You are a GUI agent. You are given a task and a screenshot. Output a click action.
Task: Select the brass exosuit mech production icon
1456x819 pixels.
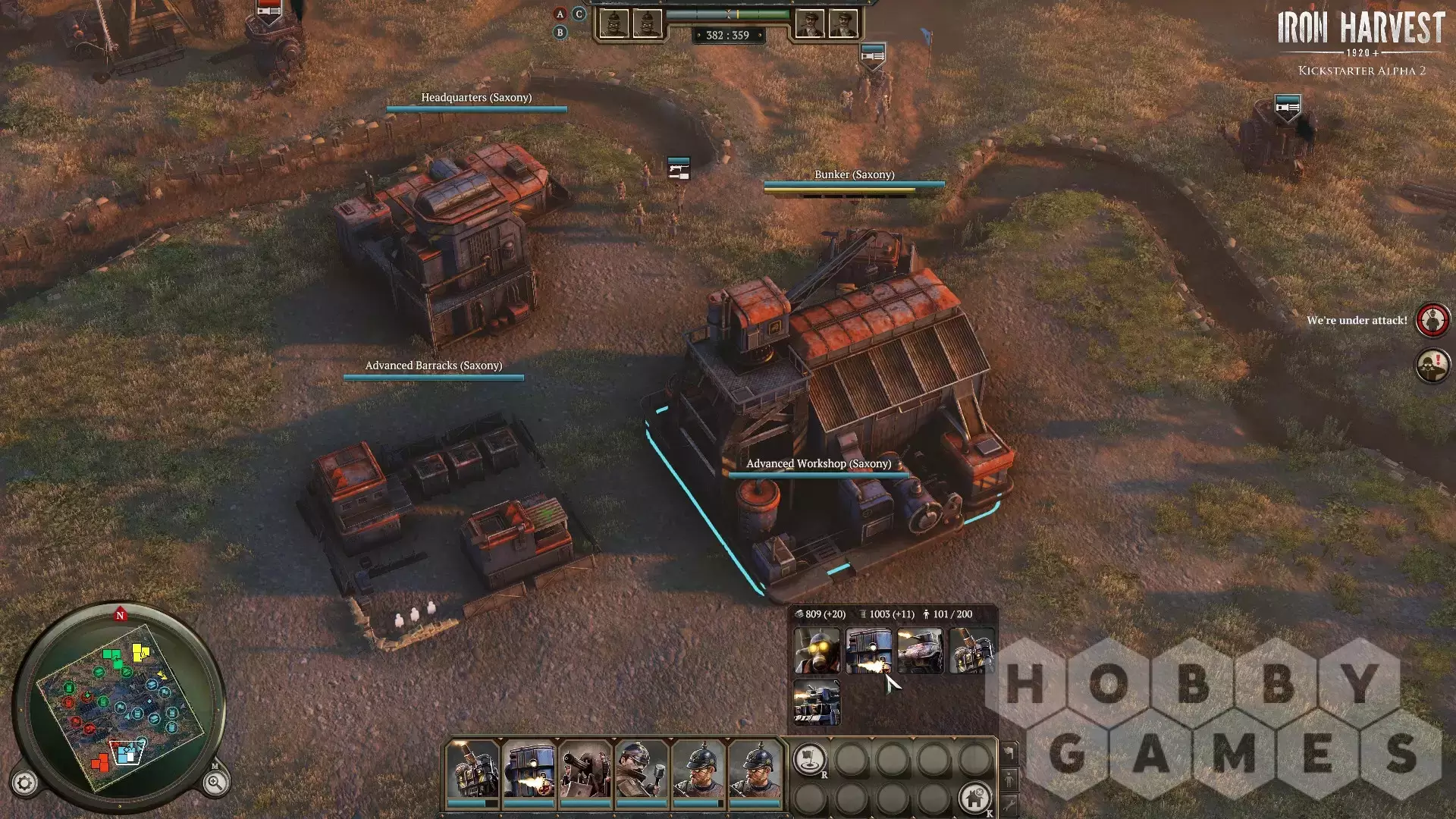point(971,651)
